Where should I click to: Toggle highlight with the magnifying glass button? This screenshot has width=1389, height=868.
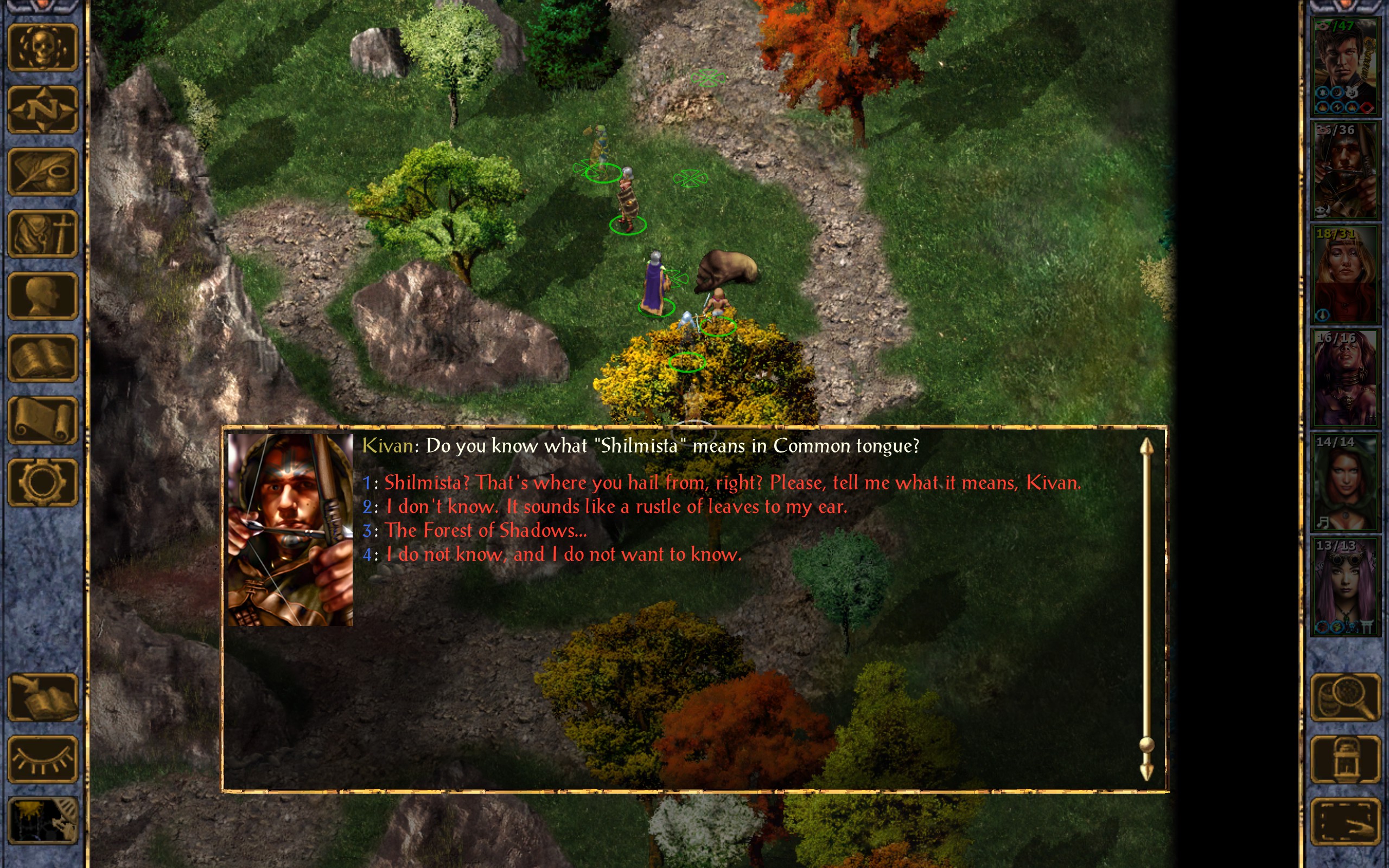1346,698
